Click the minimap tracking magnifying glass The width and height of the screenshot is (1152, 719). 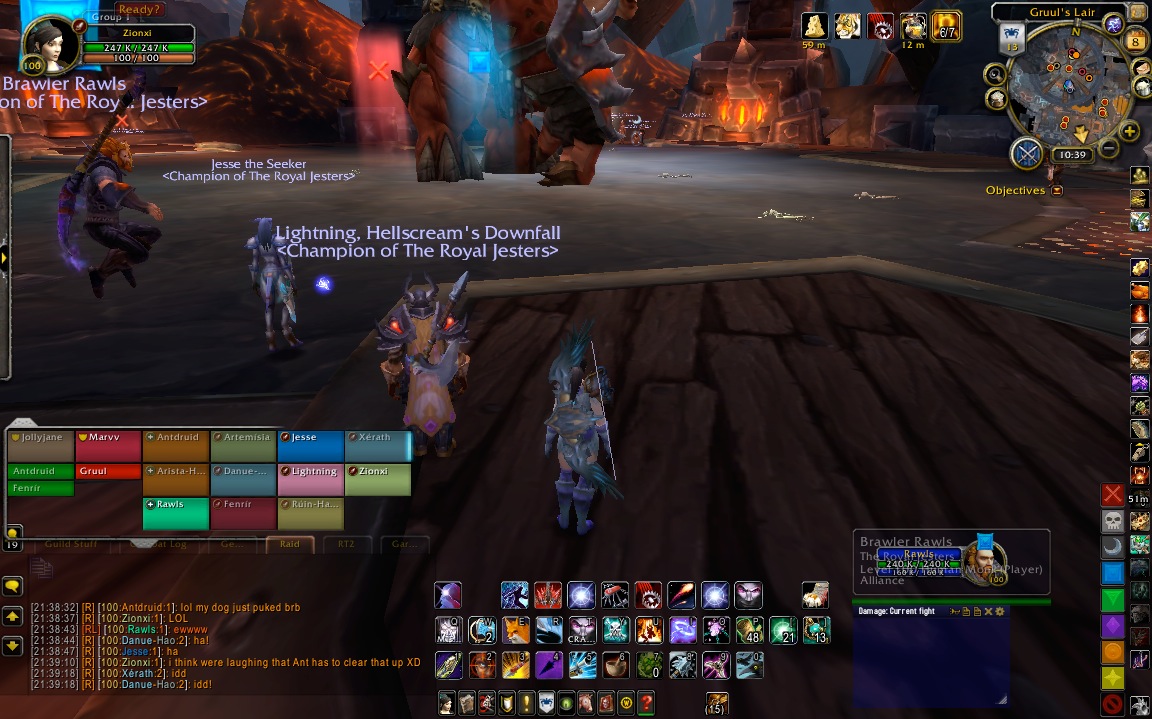point(995,74)
